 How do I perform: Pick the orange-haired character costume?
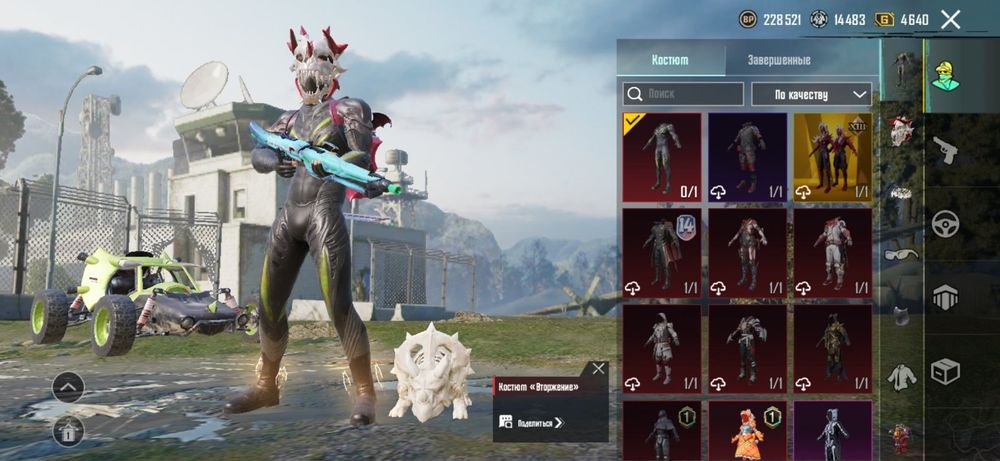[x=747, y=430]
